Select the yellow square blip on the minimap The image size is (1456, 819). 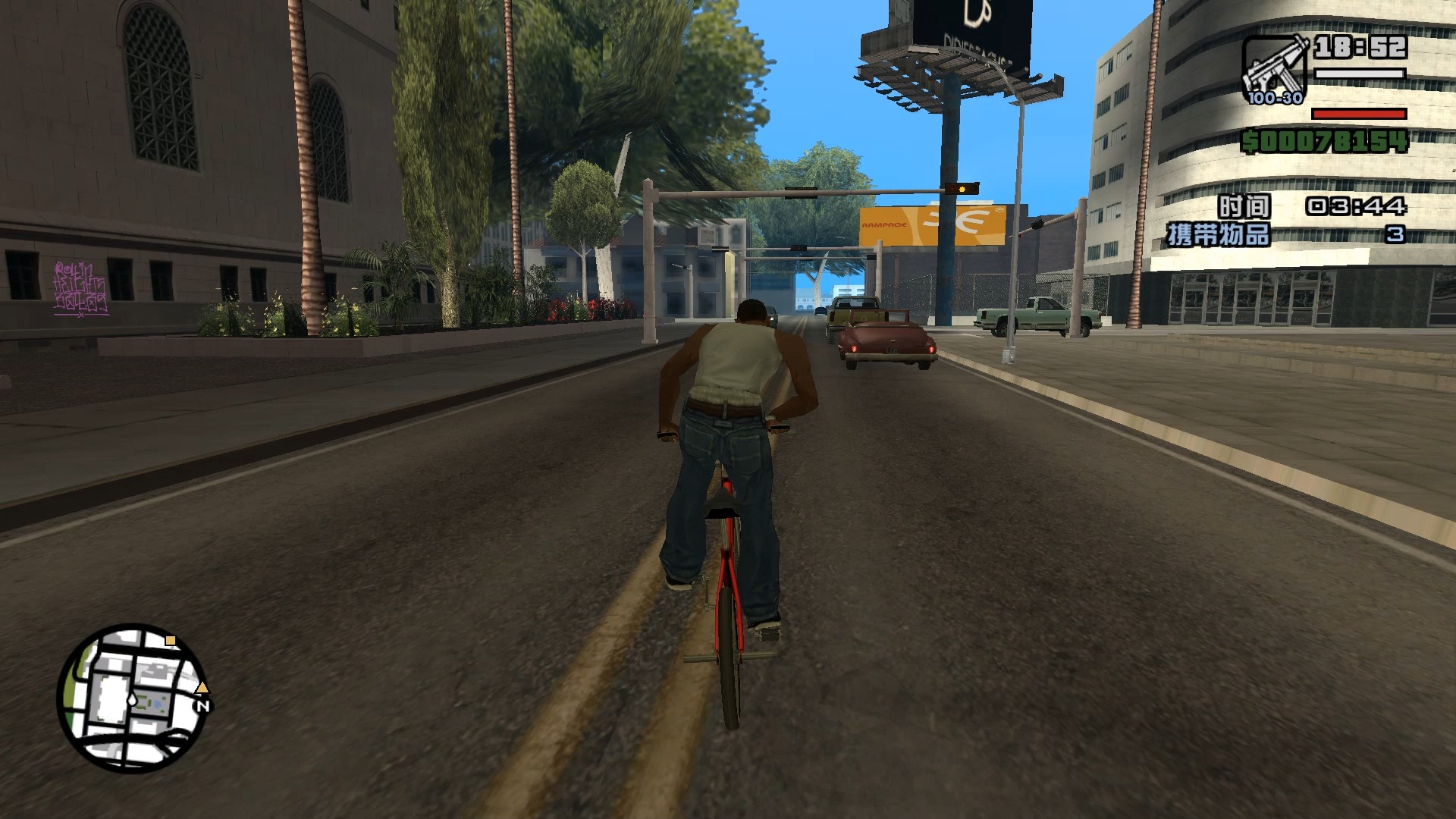pos(171,641)
